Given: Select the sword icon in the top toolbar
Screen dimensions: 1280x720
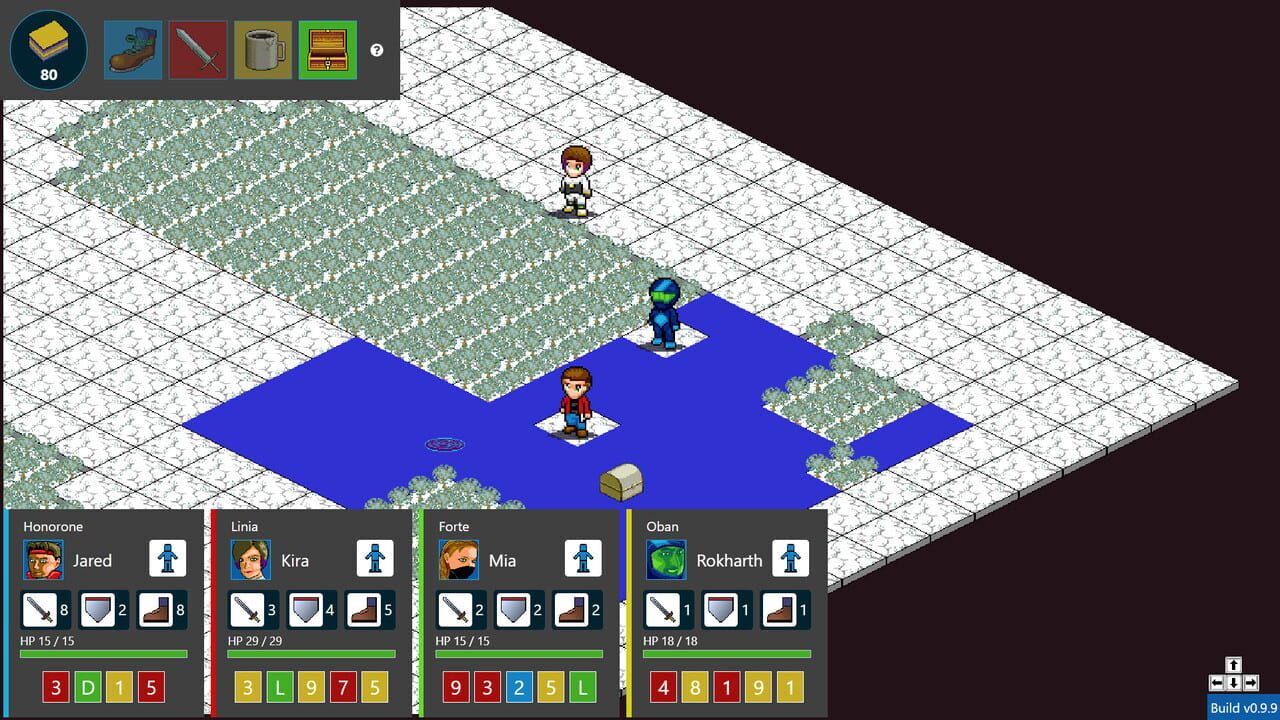Looking at the screenshot, I should (x=198, y=48).
